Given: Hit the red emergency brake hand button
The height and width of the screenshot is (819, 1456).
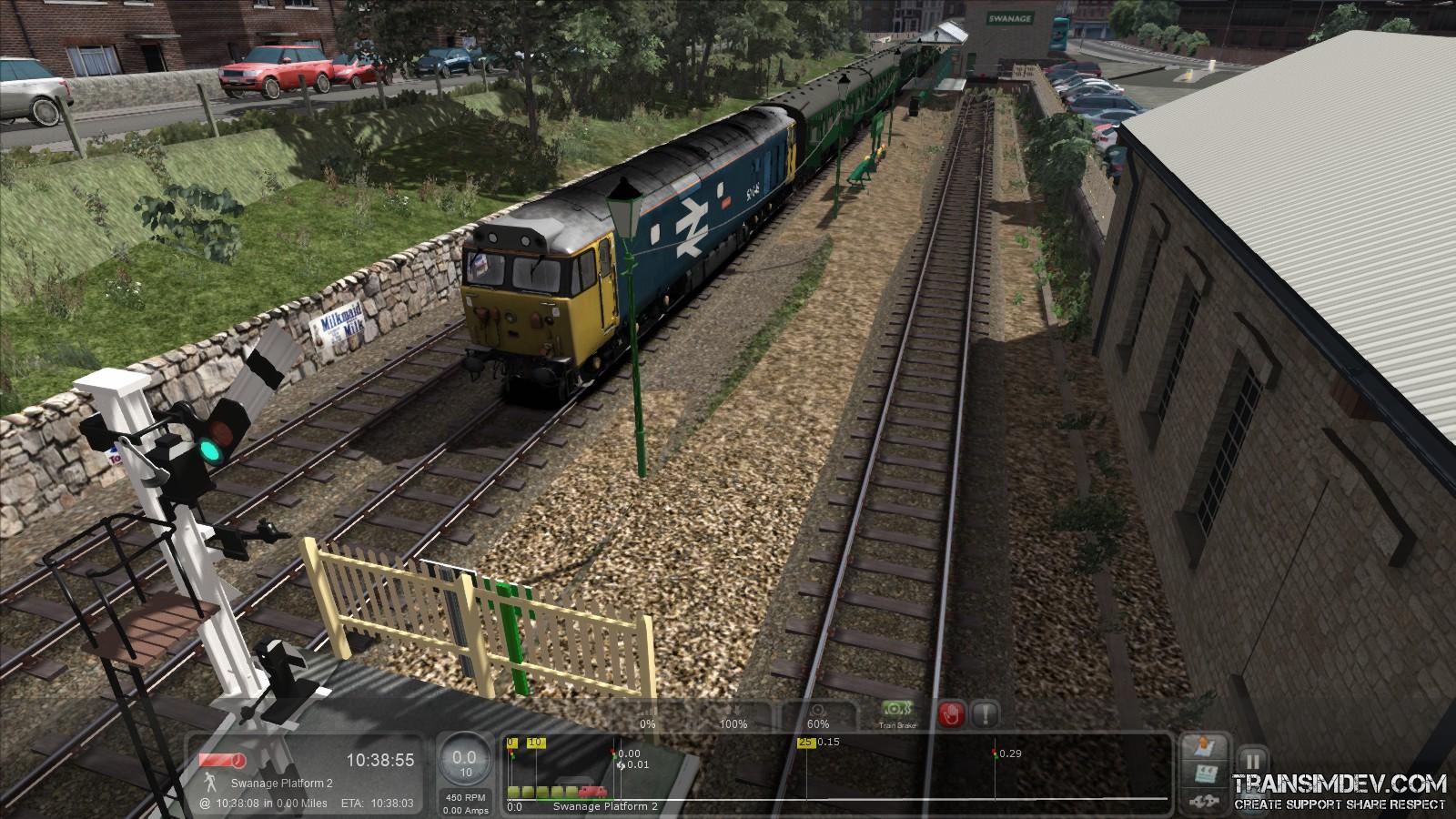Looking at the screenshot, I should point(951,714).
